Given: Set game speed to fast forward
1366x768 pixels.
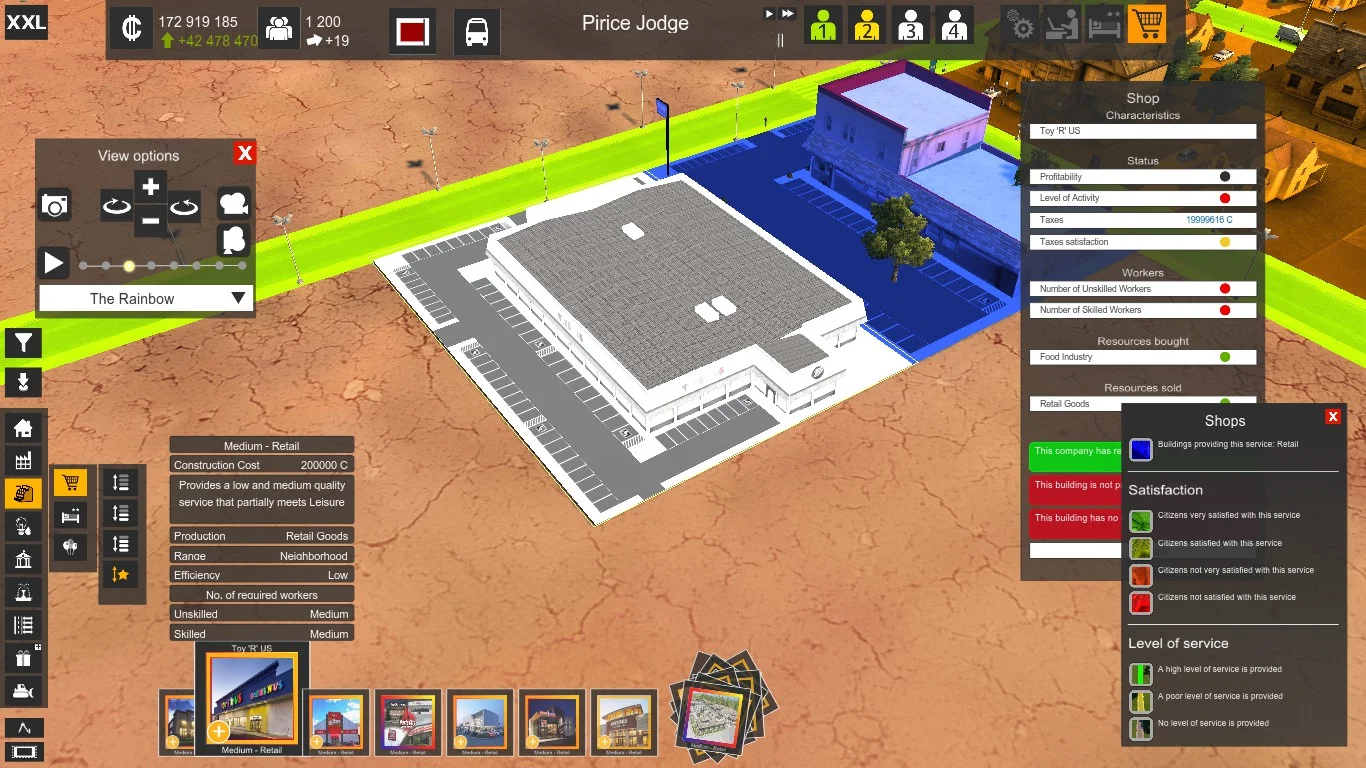Looking at the screenshot, I should pyautogui.click(x=788, y=14).
